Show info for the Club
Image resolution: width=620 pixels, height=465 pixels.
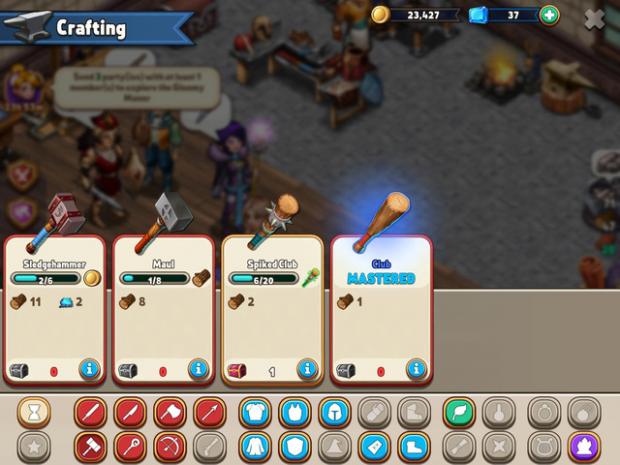click(x=416, y=369)
